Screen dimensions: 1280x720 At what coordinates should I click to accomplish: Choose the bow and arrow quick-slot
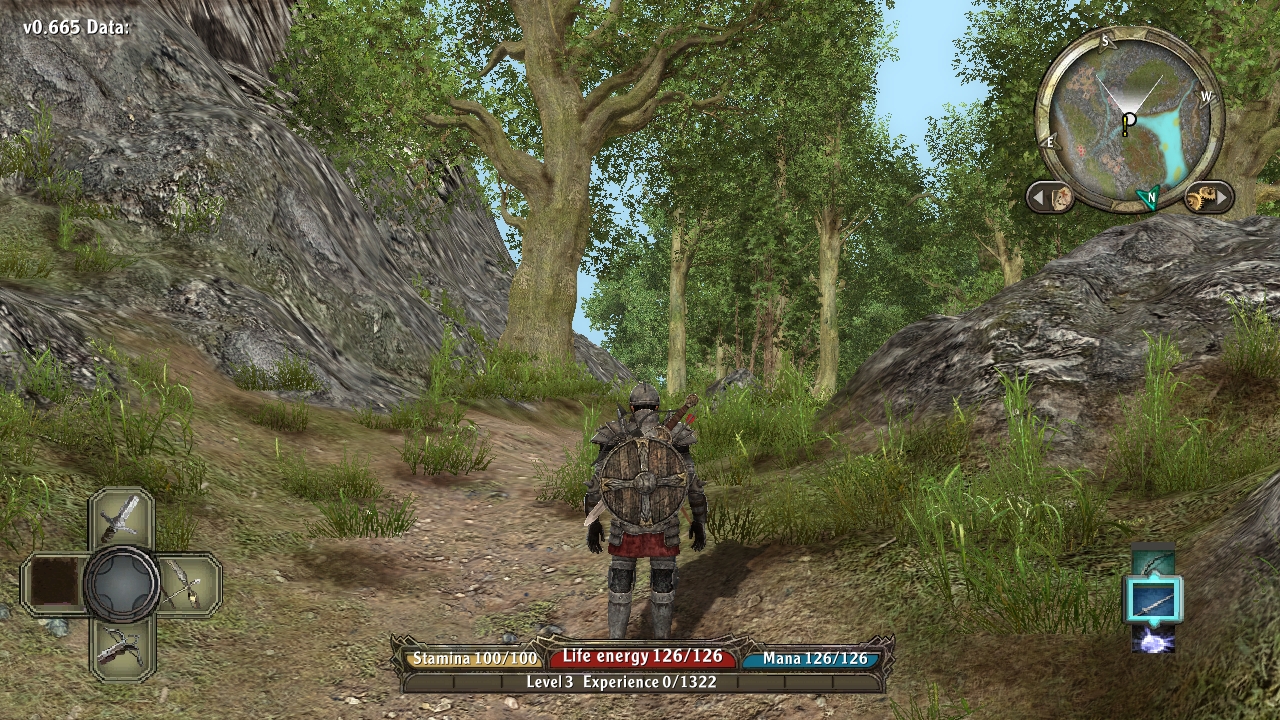tap(187, 583)
